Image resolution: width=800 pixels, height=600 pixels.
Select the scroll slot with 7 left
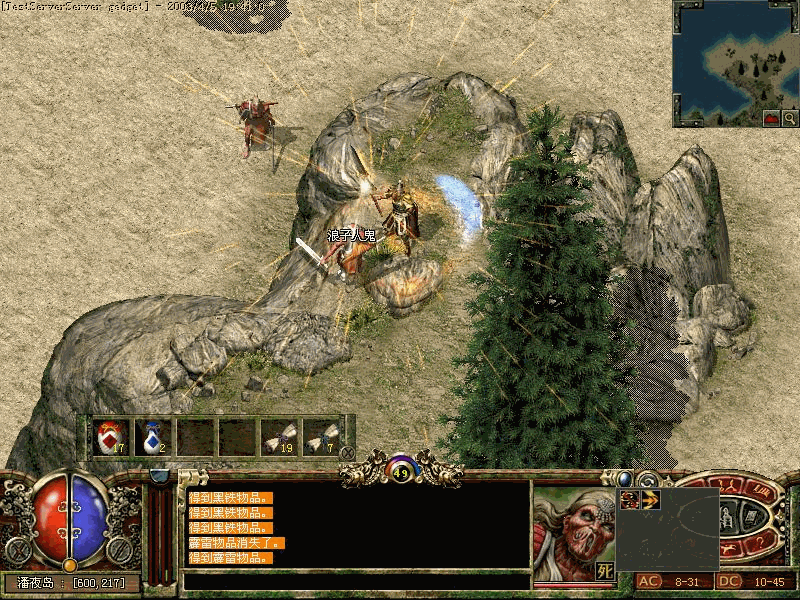[x=320, y=437]
